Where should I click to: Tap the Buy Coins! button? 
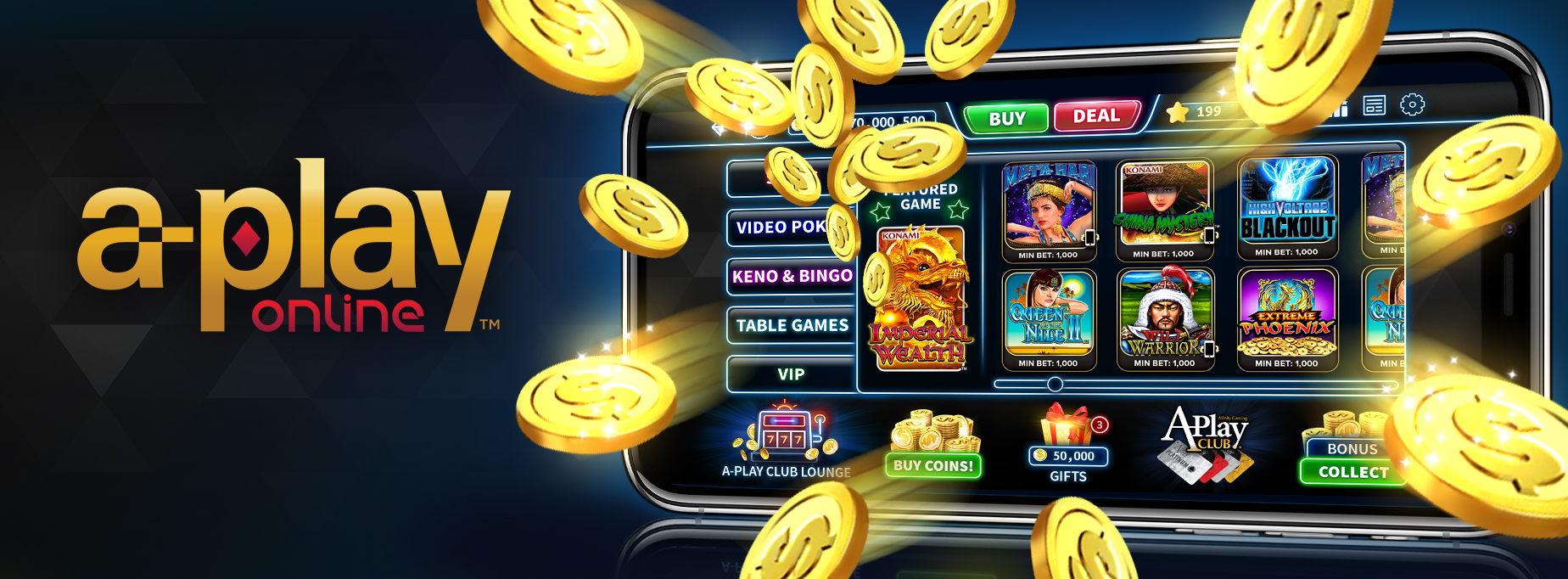pos(933,465)
